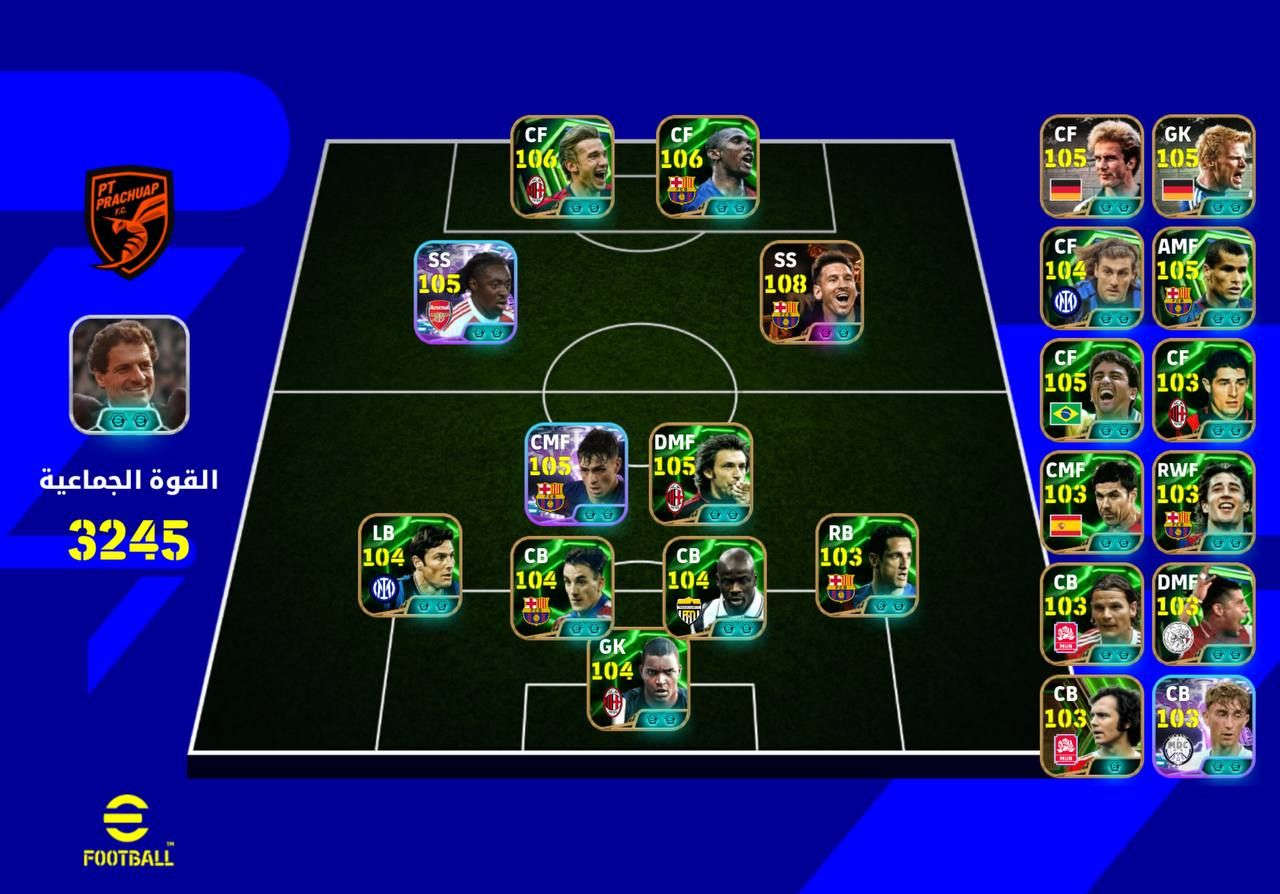Select the CMF 103 Spain substitute card
1280x894 pixels.
pyautogui.click(x=1091, y=502)
